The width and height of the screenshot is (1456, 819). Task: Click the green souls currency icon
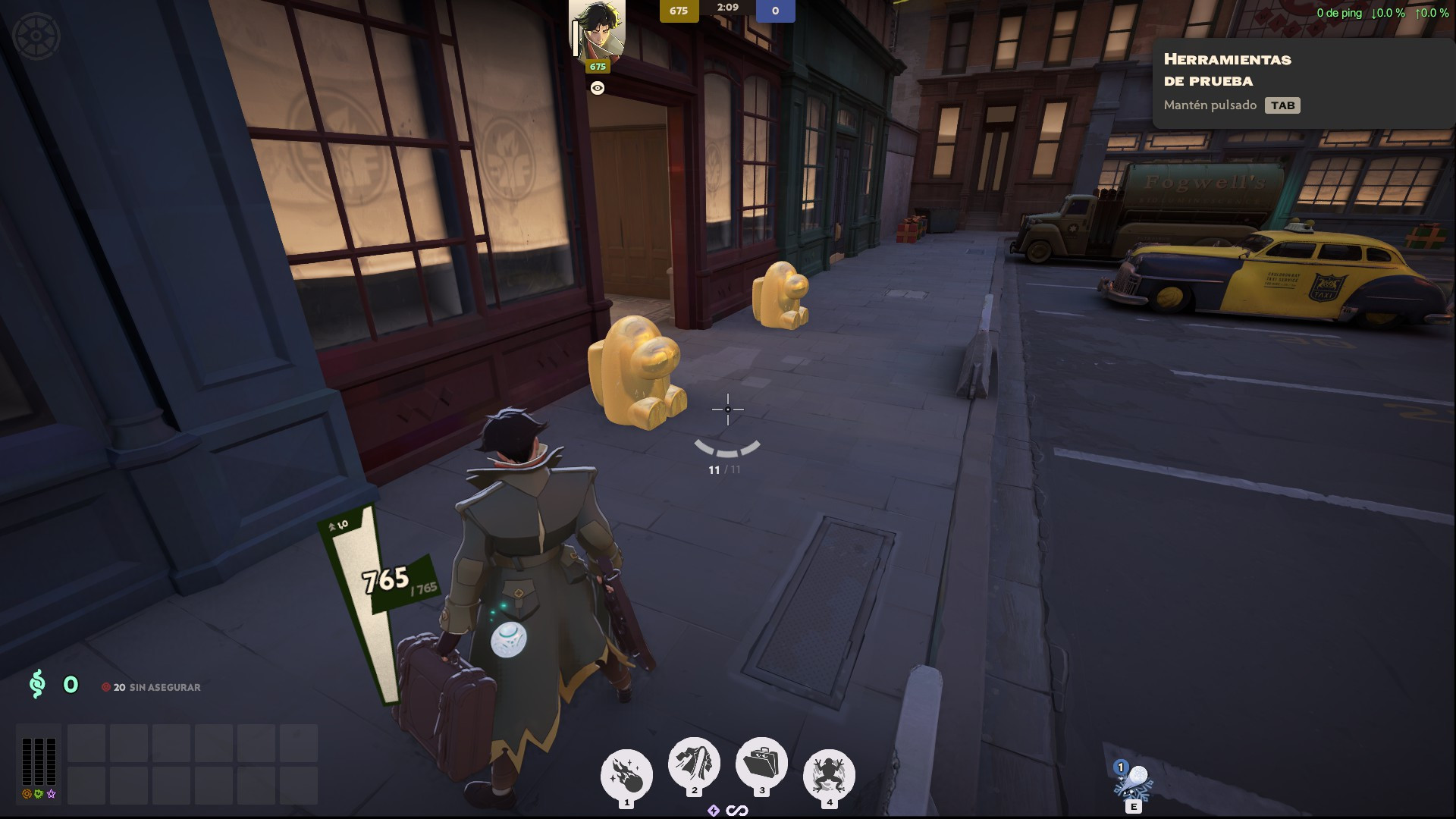[36, 684]
